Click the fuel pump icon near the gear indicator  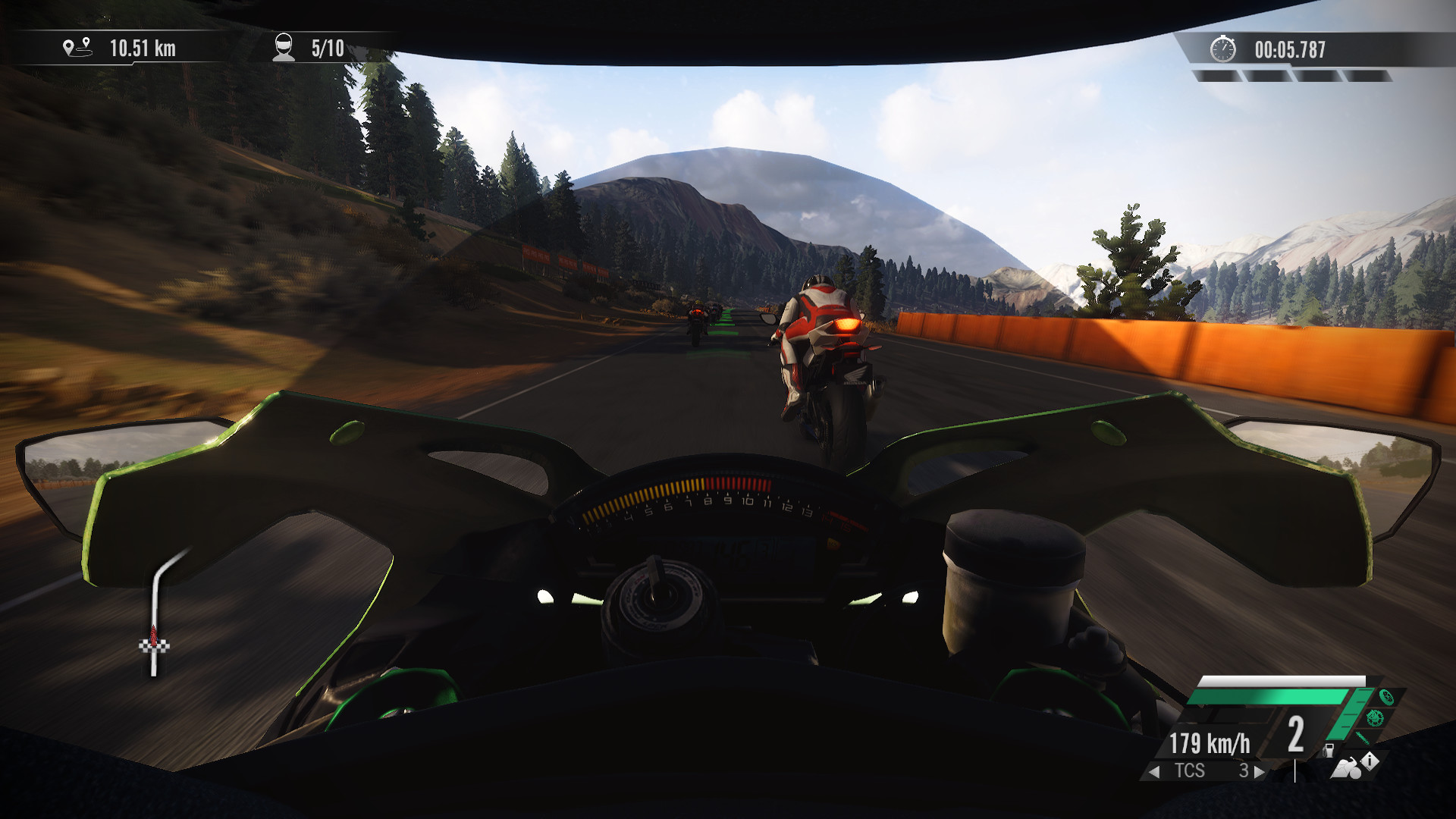pos(1329,752)
